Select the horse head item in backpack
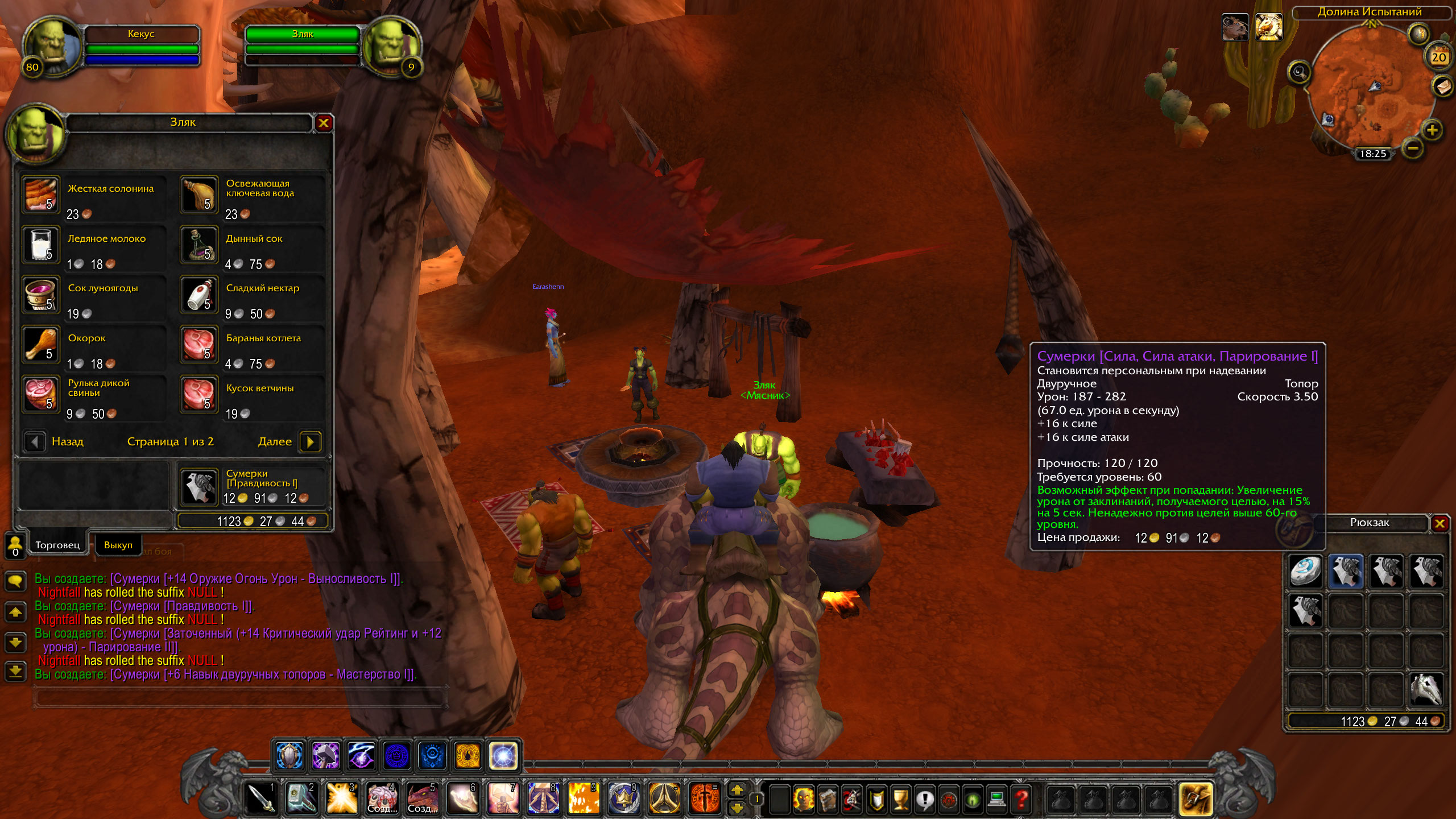This screenshot has width=1456, height=819. [x=1426, y=689]
